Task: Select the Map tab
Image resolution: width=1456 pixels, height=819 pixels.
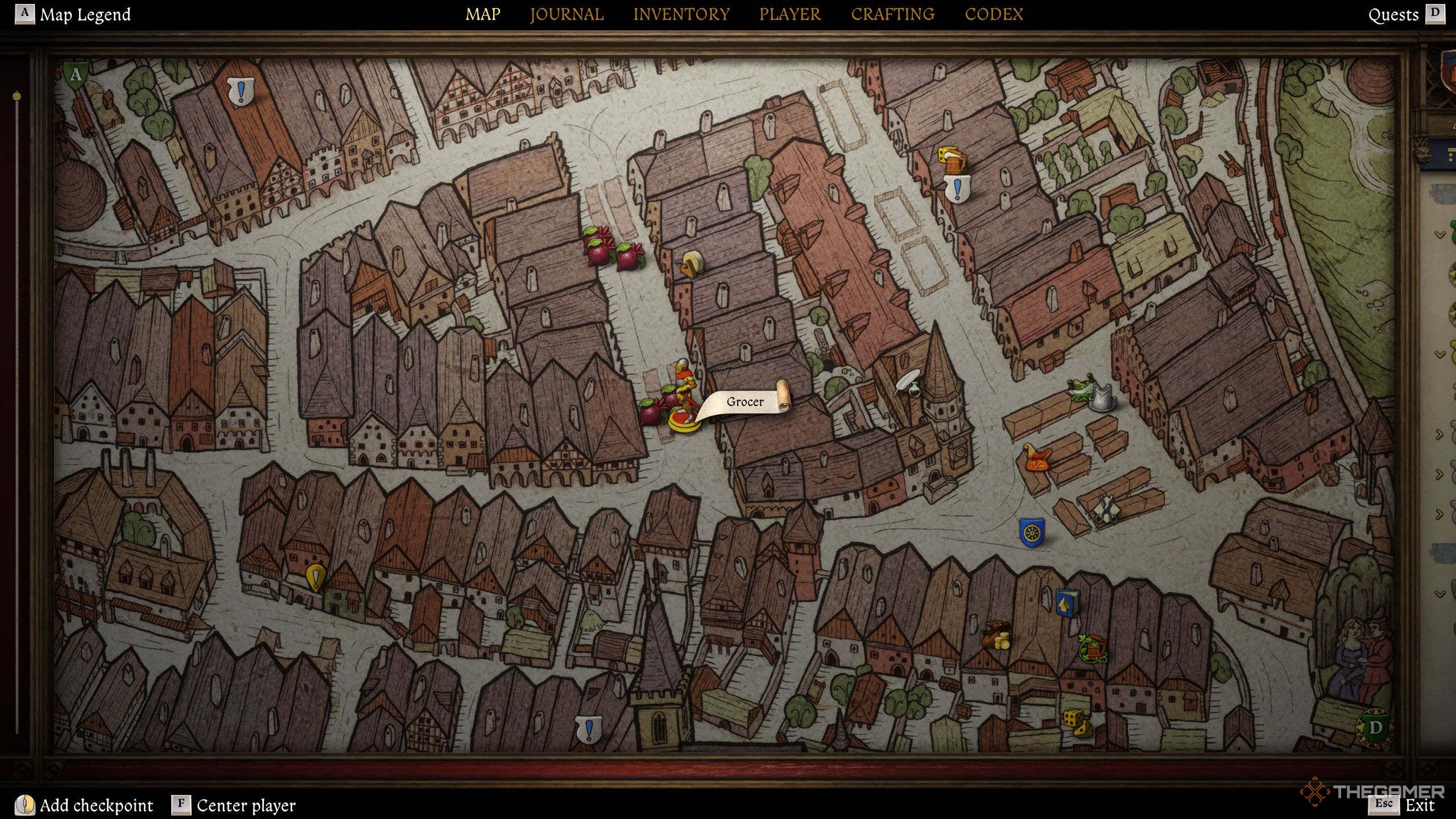Action: 483,14
